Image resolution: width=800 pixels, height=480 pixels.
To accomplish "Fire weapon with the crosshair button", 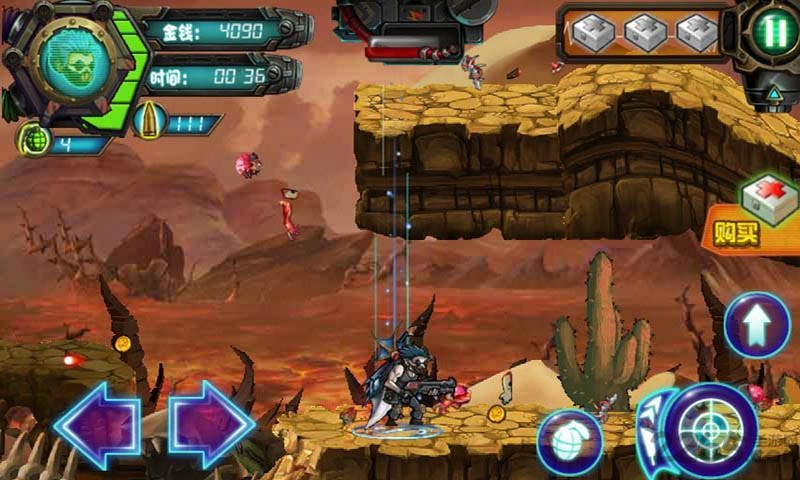I will (711, 430).
